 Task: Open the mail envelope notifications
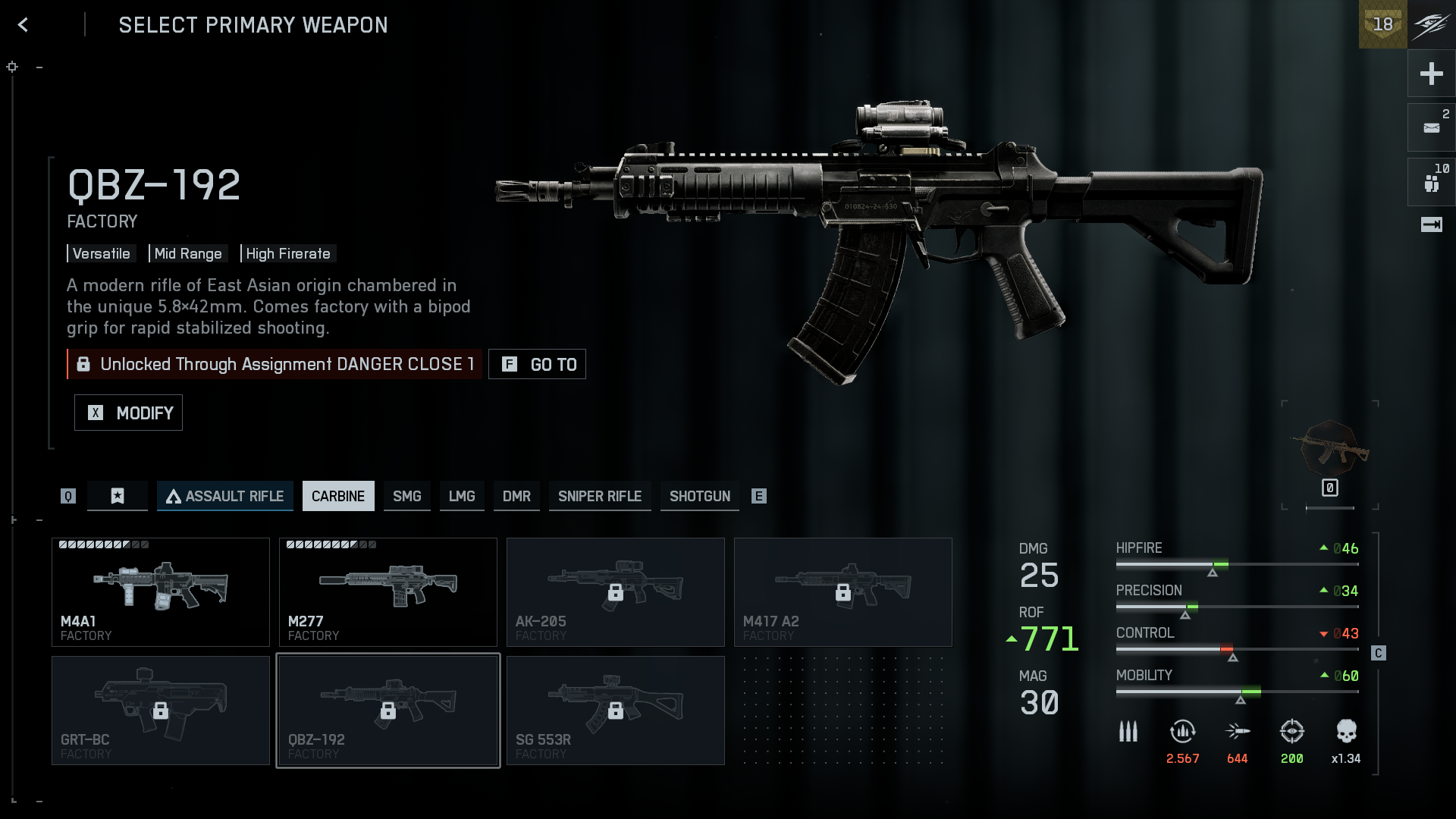coord(1431,127)
